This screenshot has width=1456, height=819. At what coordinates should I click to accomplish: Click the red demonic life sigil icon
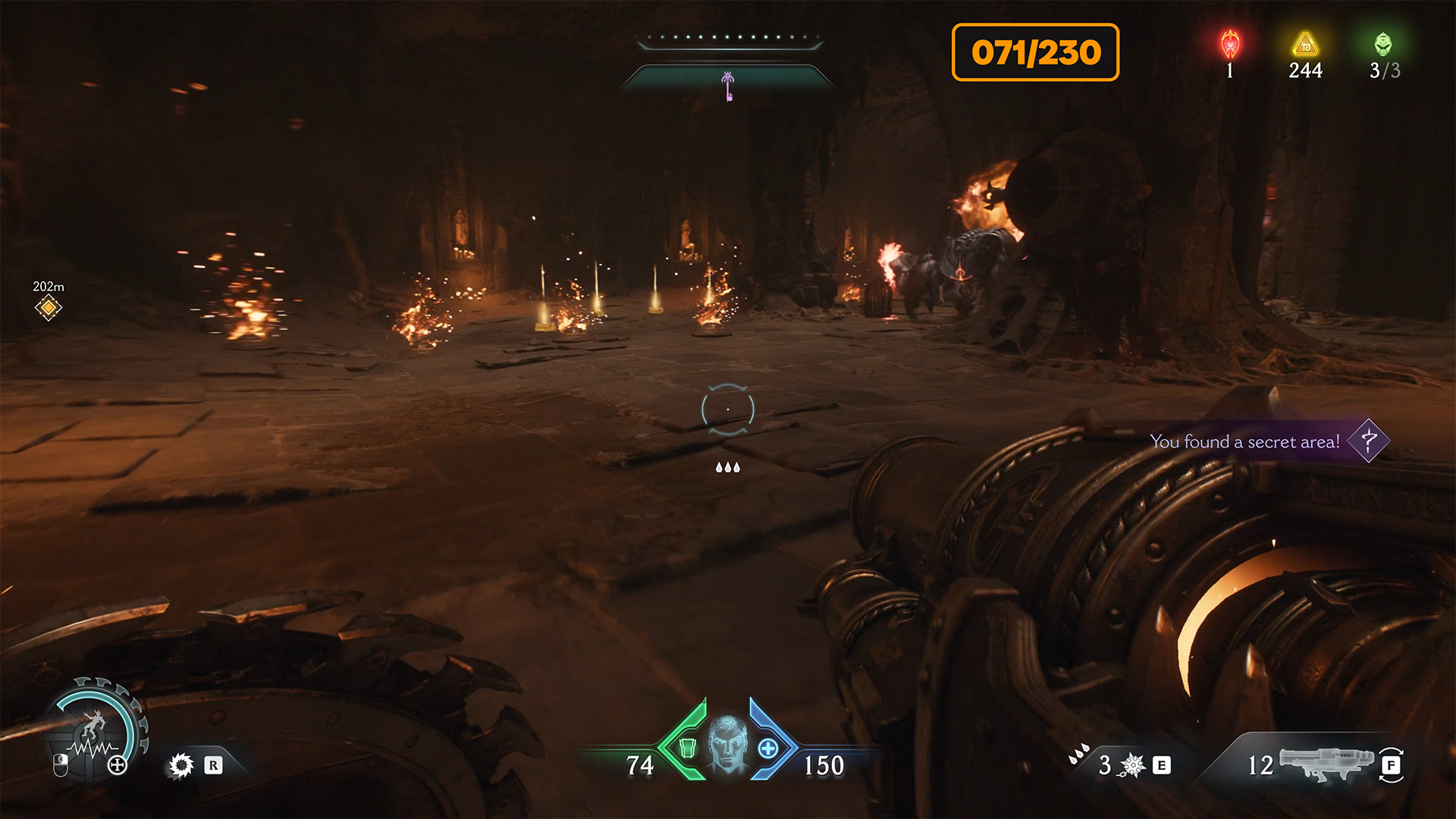click(x=1230, y=45)
